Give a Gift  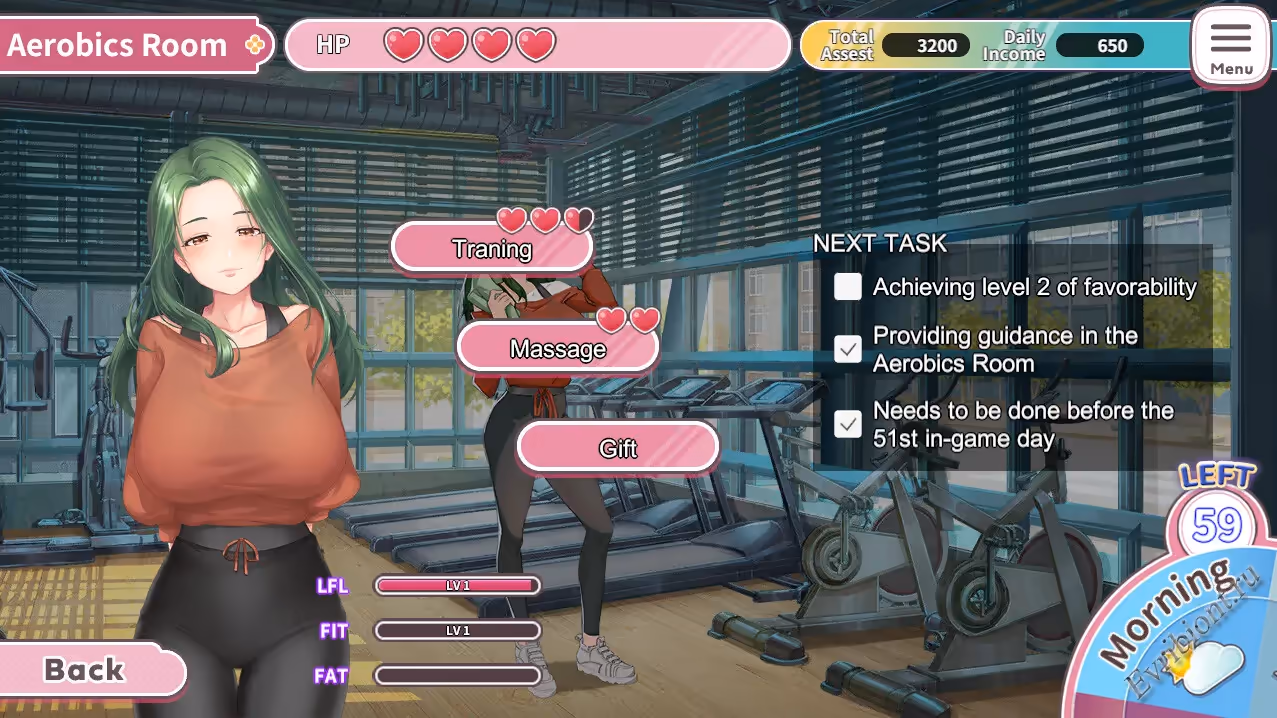click(x=618, y=447)
